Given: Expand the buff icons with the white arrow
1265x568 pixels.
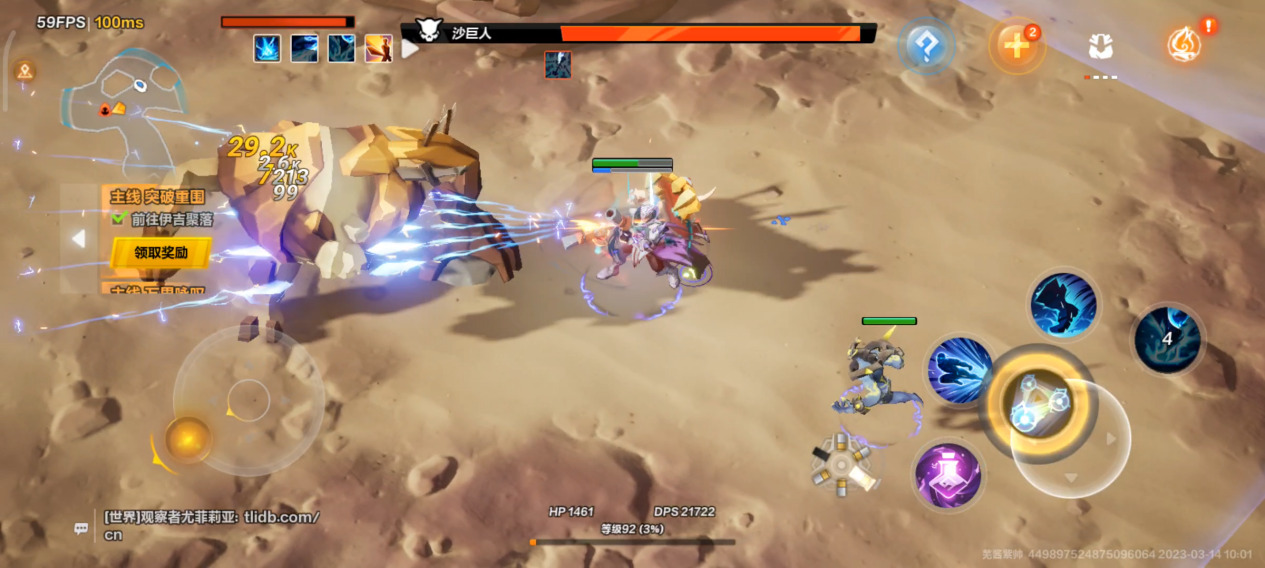Looking at the screenshot, I should (410, 48).
